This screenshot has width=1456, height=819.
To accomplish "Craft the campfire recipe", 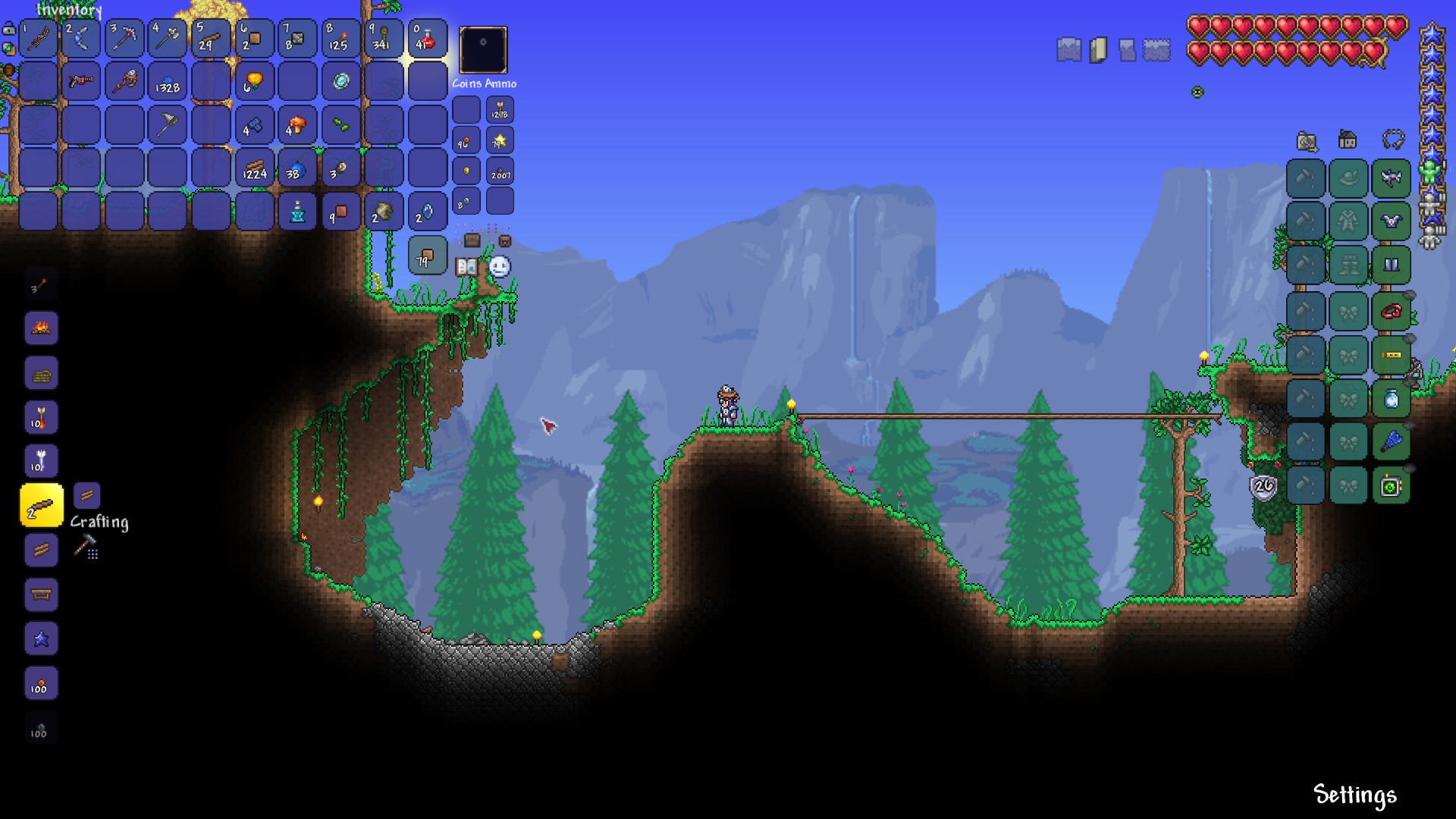I will point(41,328).
